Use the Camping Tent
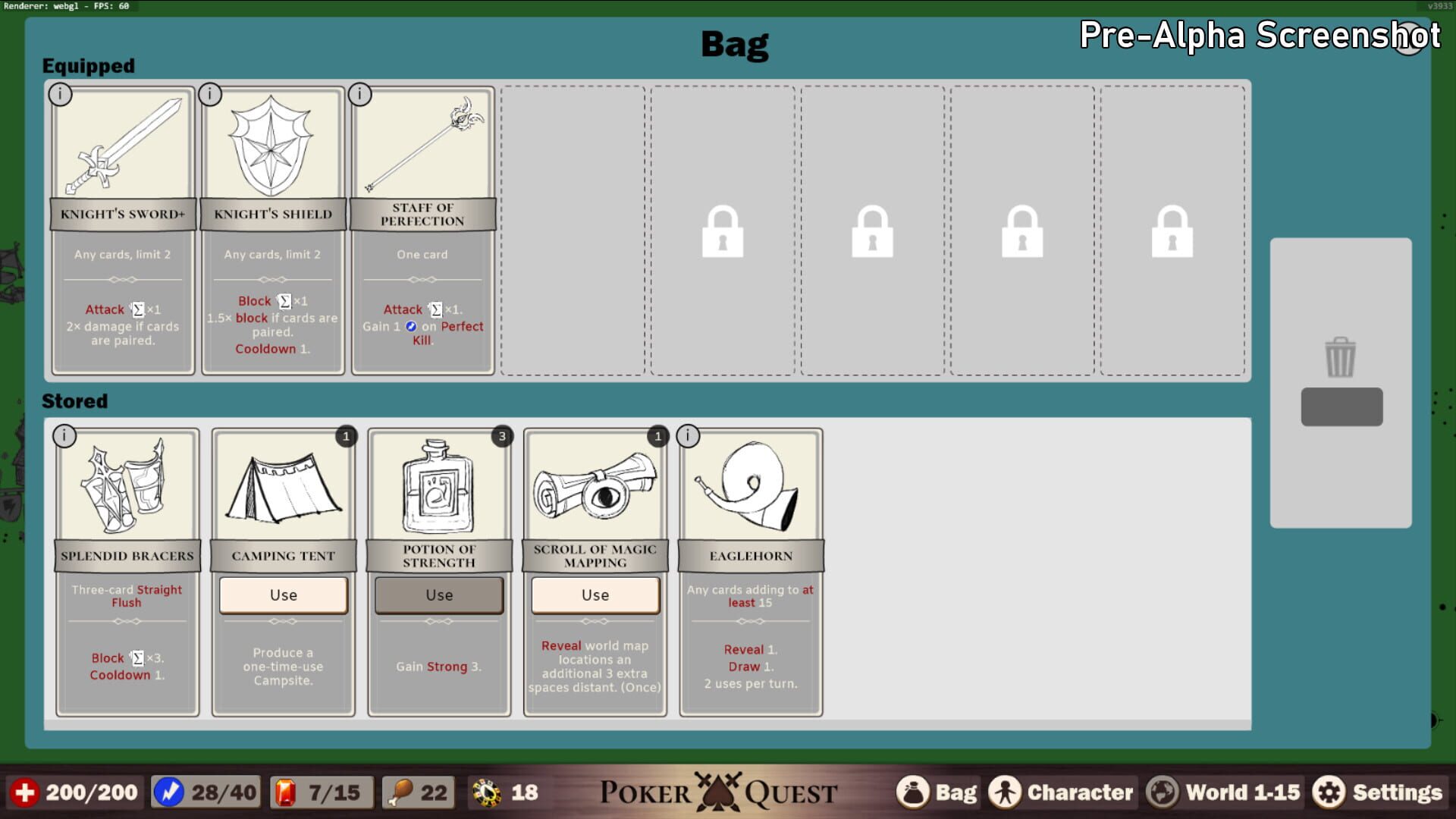Screen dimensions: 1456x819 (x=283, y=595)
